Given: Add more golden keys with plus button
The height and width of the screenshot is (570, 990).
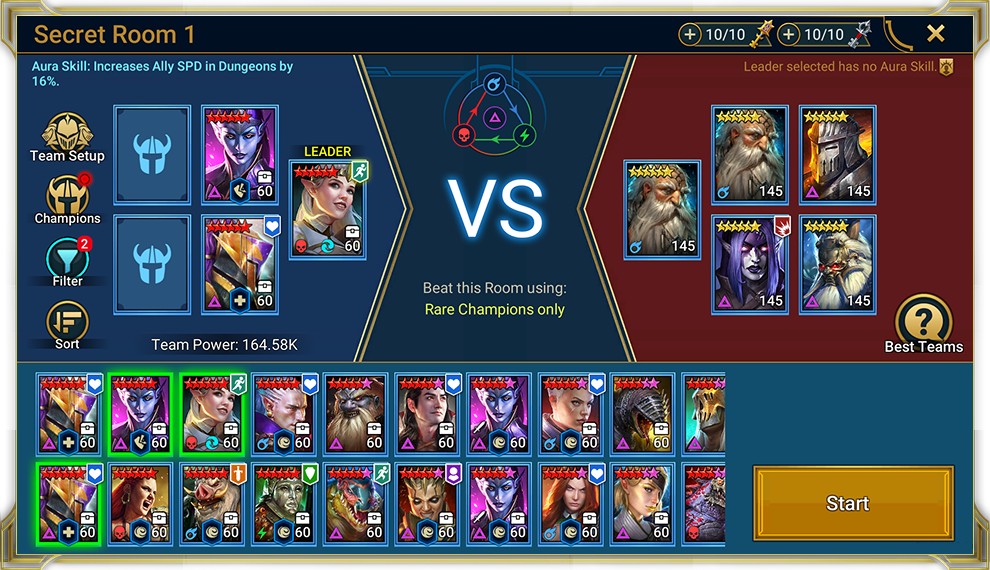Looking at the screenshot, I should coord(690,35).
